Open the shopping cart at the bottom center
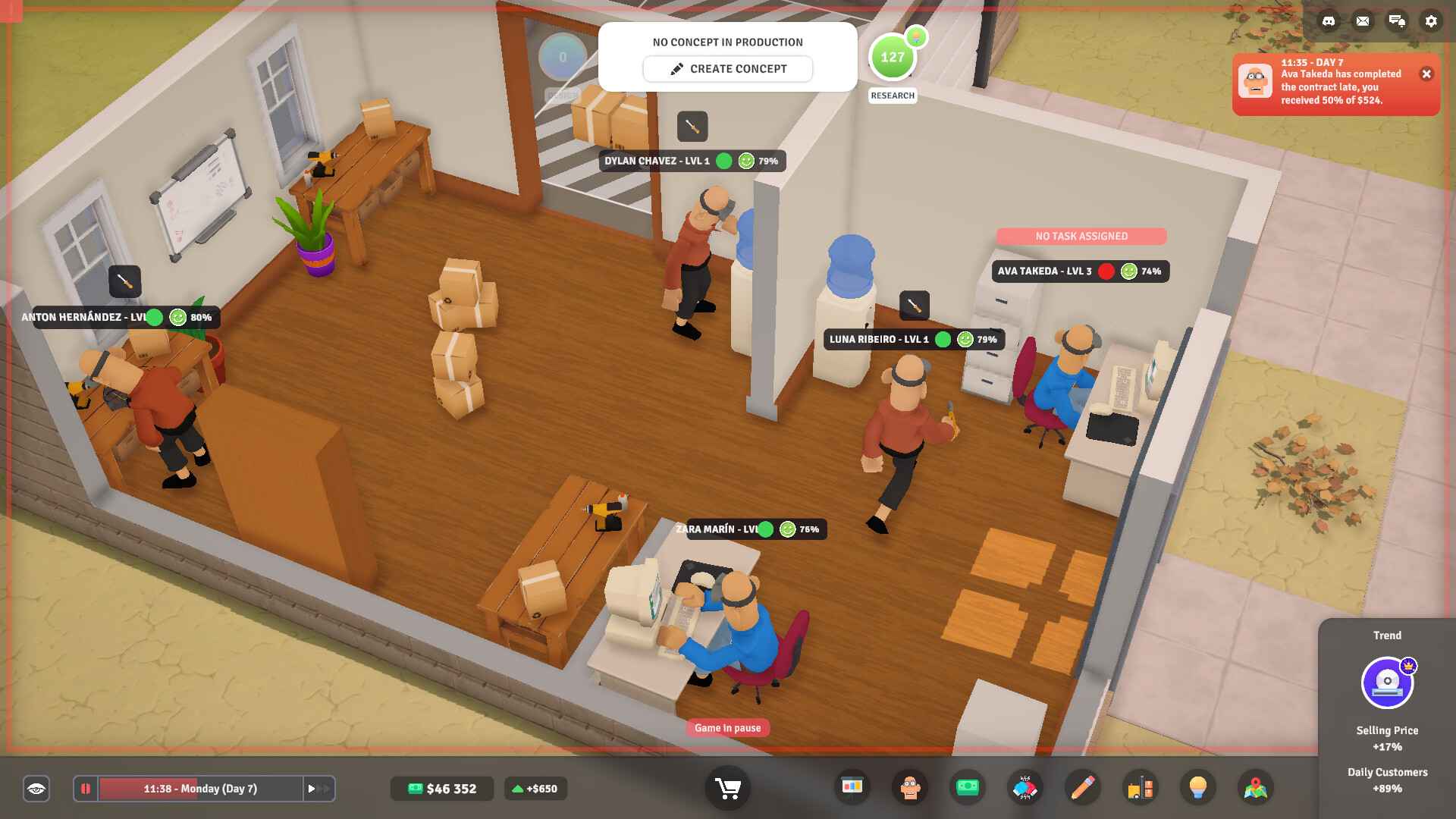 click(727, 788)
